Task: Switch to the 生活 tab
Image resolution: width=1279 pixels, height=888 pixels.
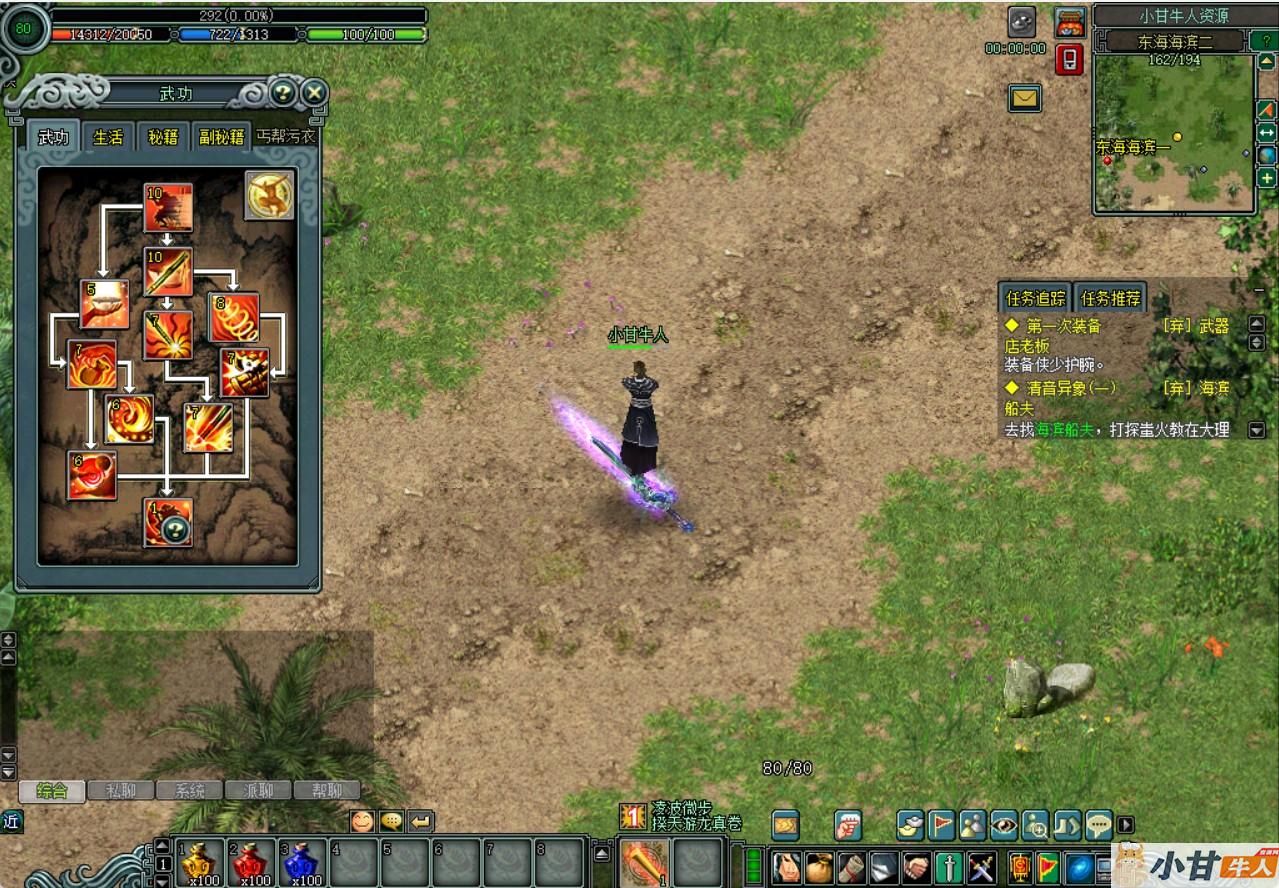Action: 108,137
